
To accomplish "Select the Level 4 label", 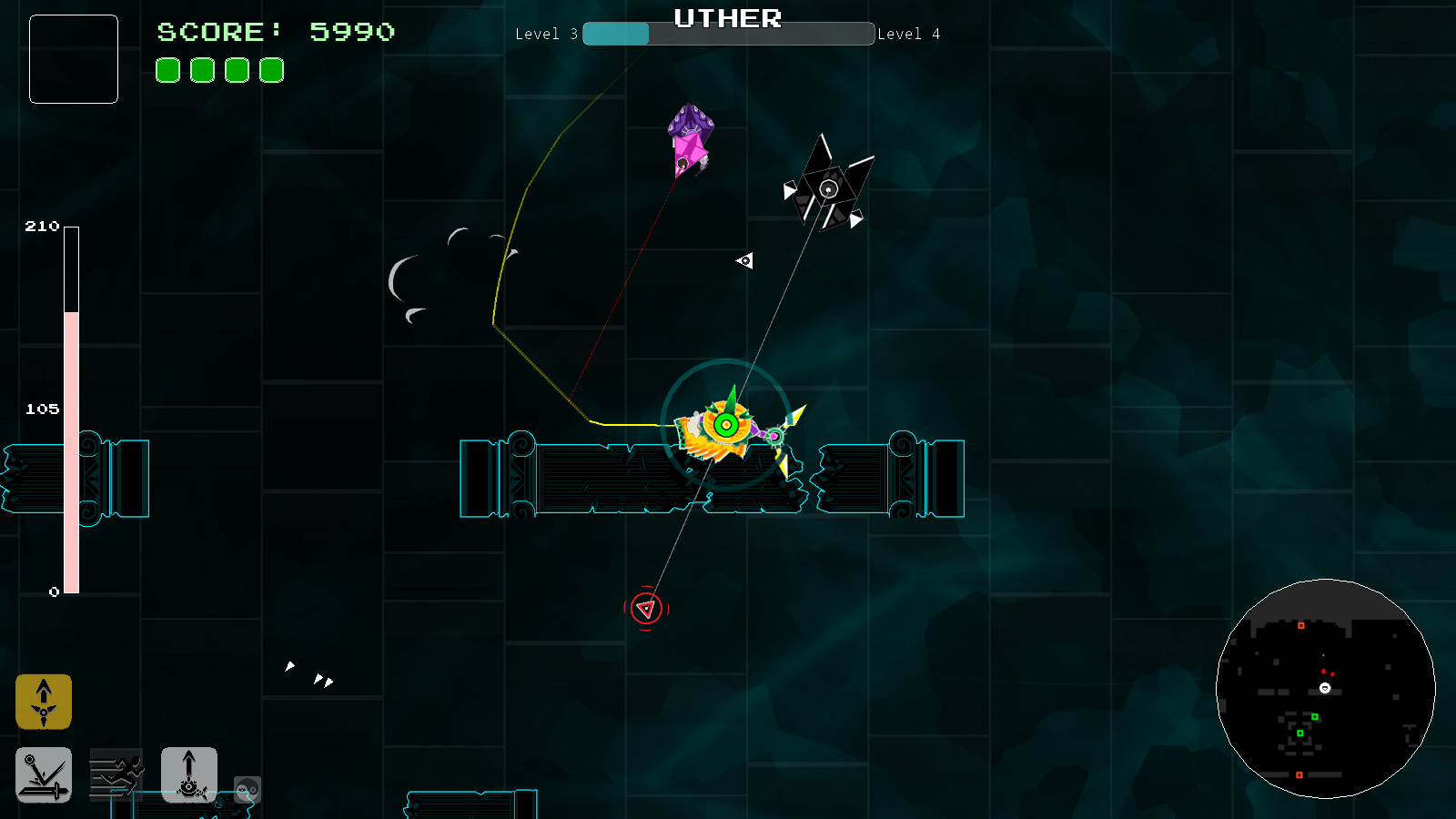I will click(x=910, y=34).
